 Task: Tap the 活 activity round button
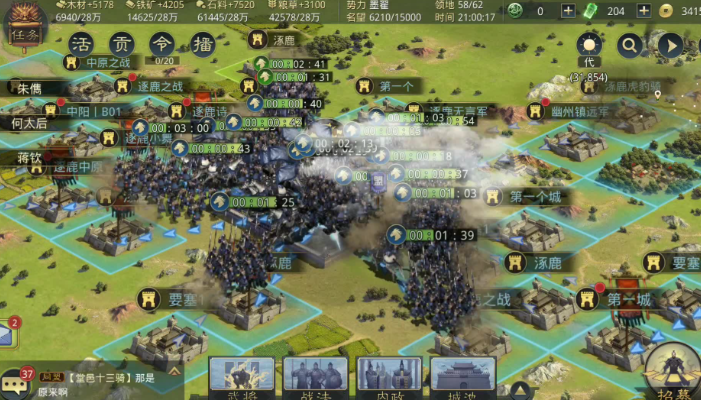click(x=83, y=45)
